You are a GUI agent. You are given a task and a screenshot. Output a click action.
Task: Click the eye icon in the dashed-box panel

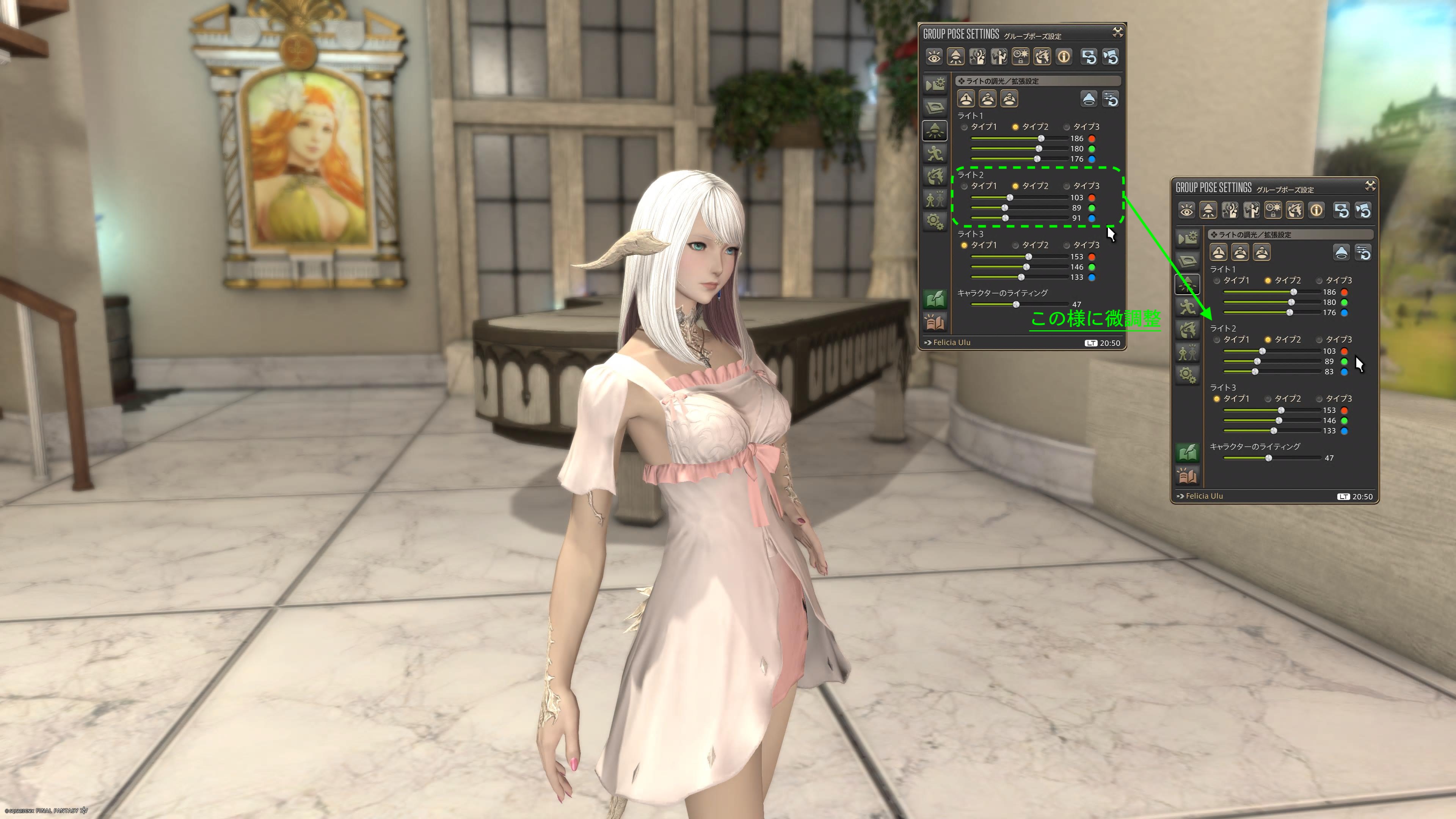pos(934,57)
